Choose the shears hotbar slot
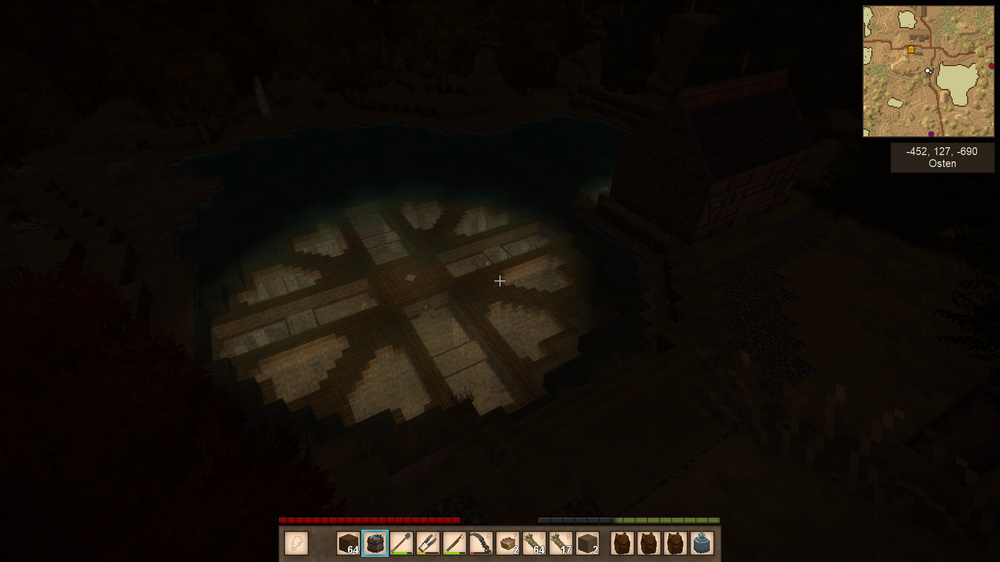 [428, 543]
